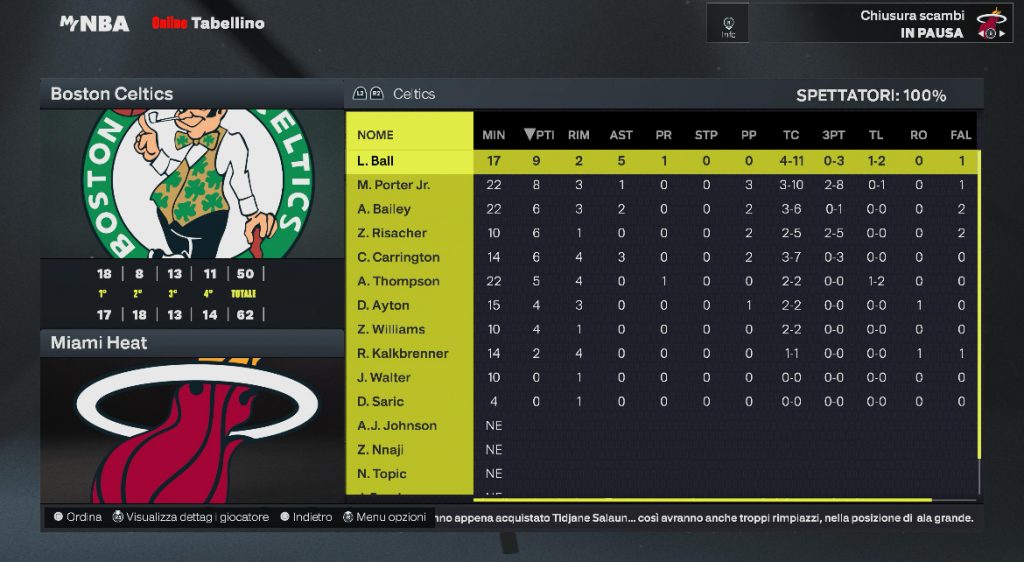Pick C. Carrington in the player list

pyautogui.click(x=398, y=257)
